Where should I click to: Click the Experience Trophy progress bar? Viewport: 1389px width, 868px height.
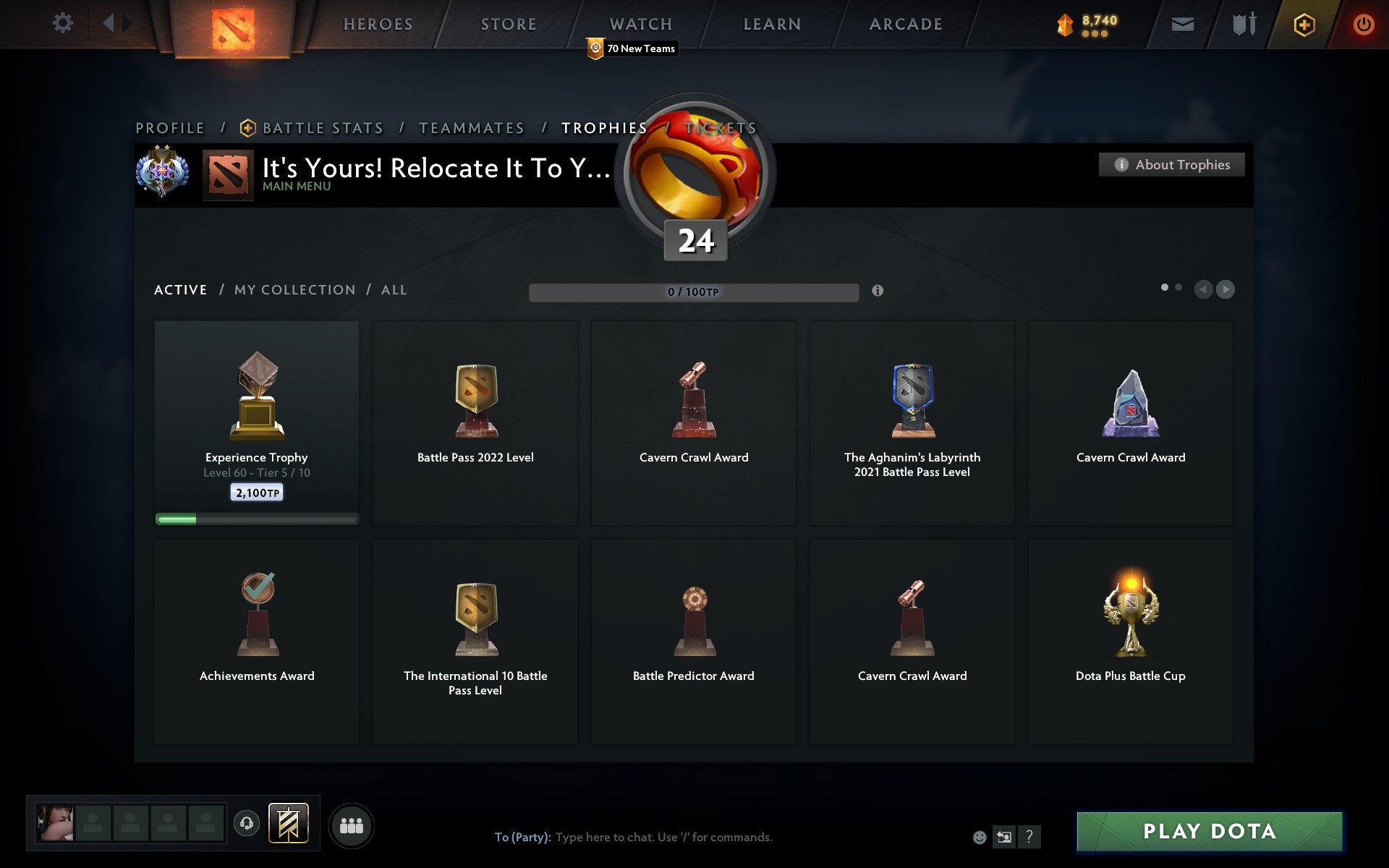(256, 519)
